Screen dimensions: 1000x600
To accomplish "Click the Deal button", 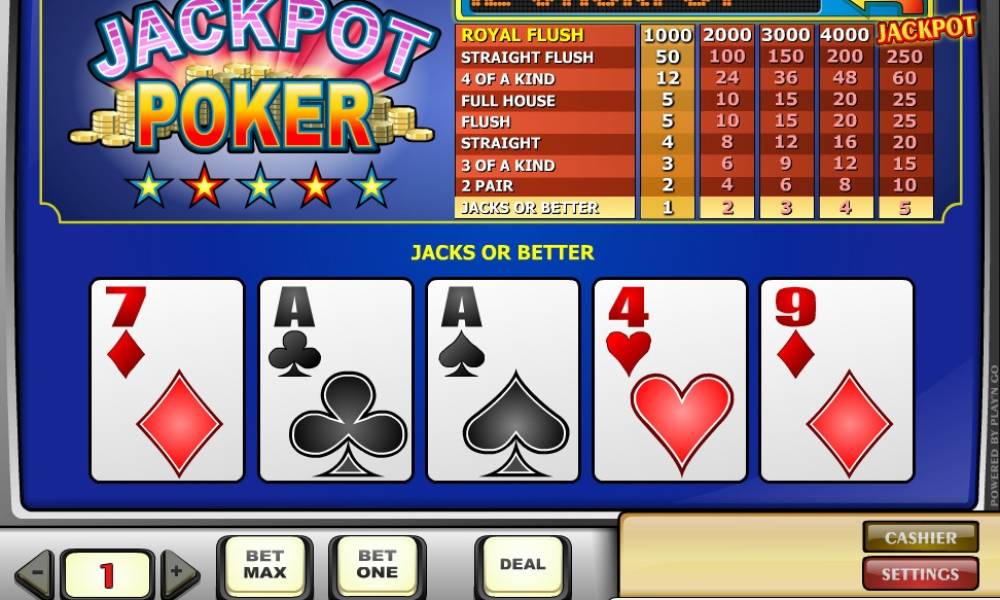I will (x=522, y=565).
